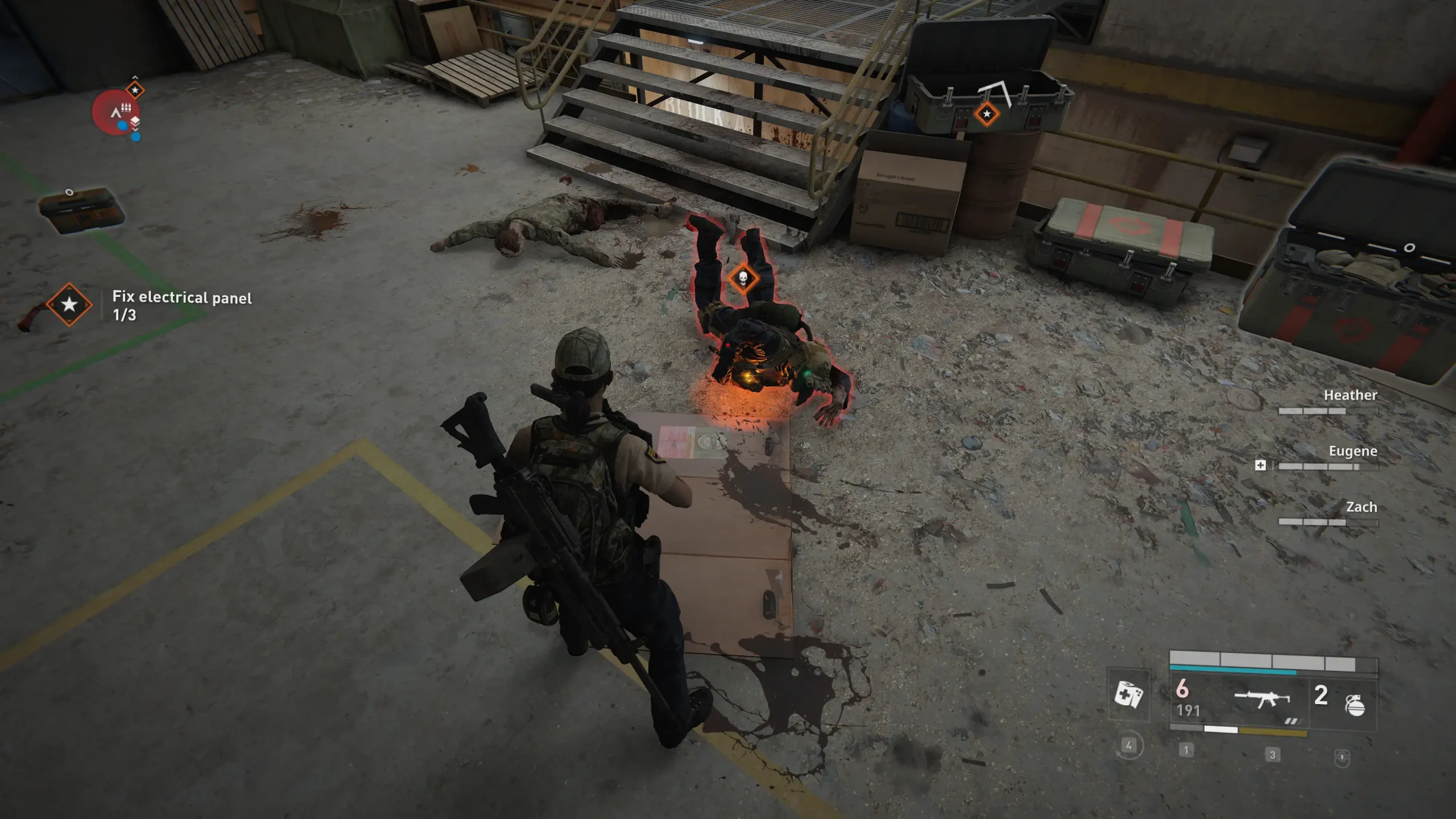Select the medkit bandage icon

point(1128,694)
